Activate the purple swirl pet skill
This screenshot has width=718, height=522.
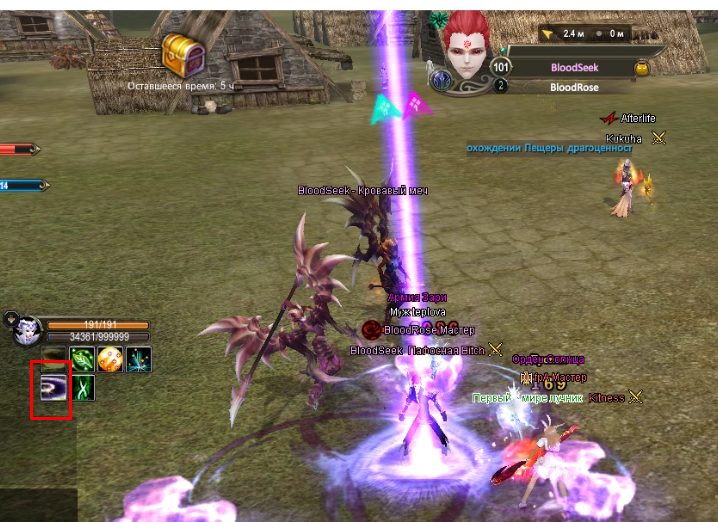pos(51,387)
